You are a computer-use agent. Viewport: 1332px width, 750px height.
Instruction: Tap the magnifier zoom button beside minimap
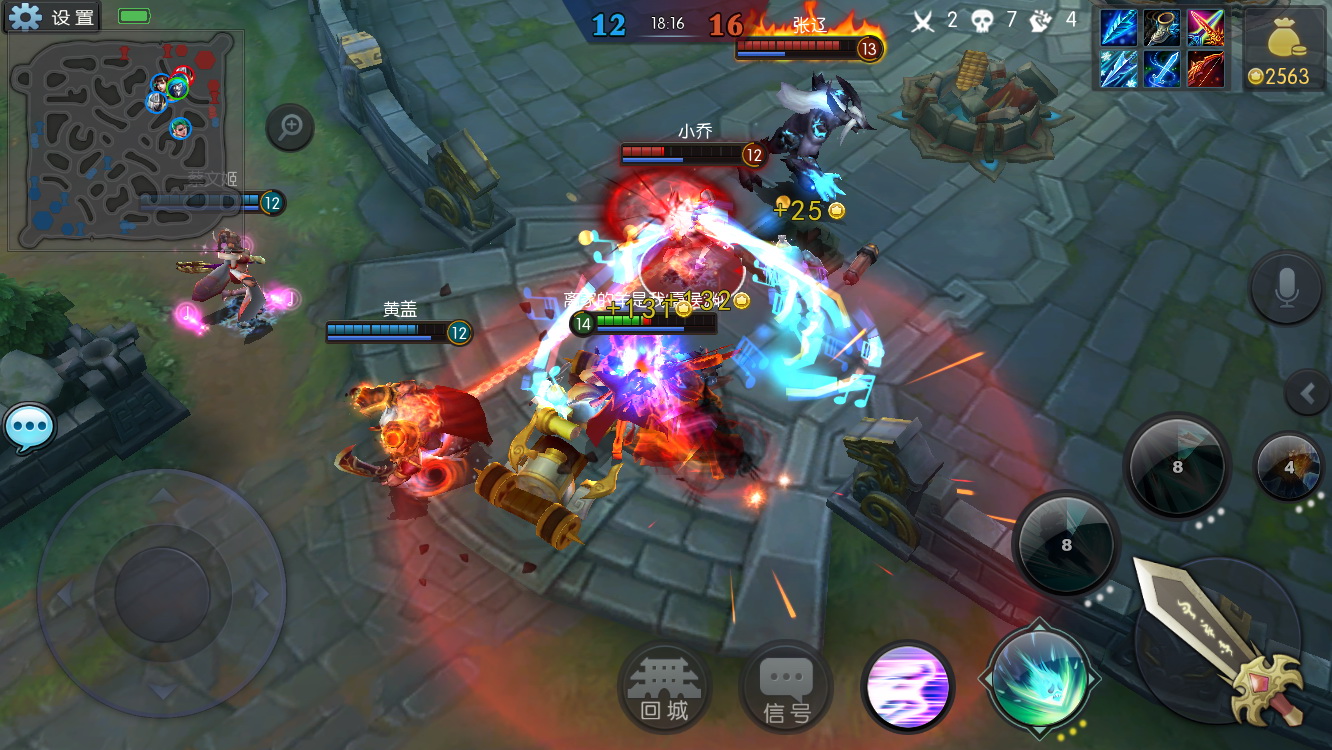291,127
